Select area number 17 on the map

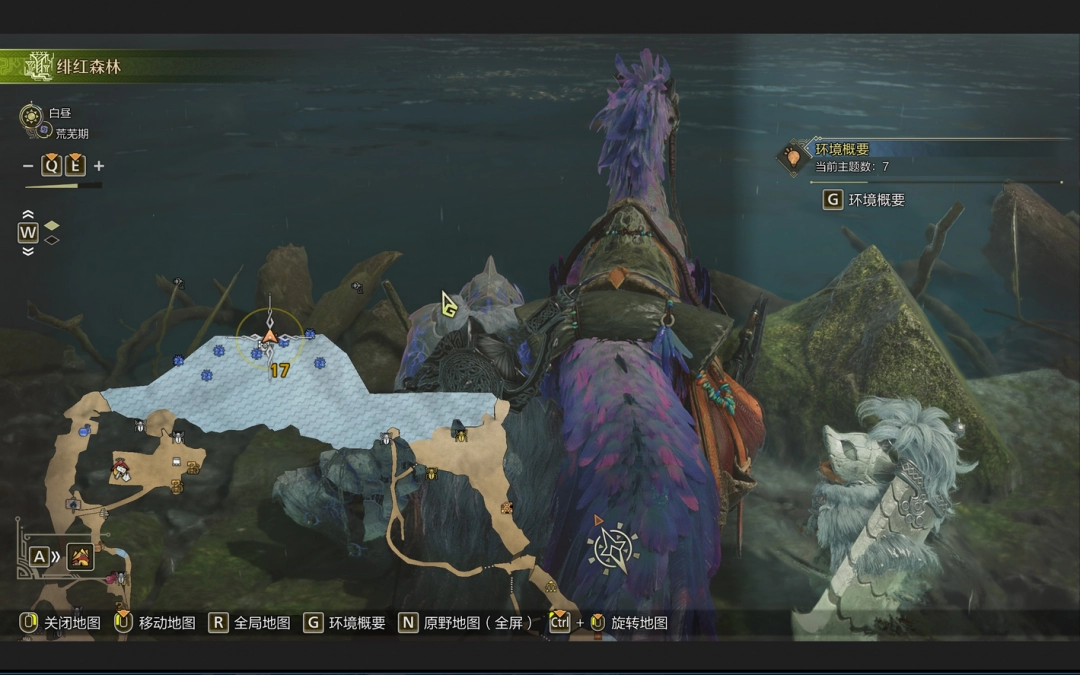click(x=279, y=370)
